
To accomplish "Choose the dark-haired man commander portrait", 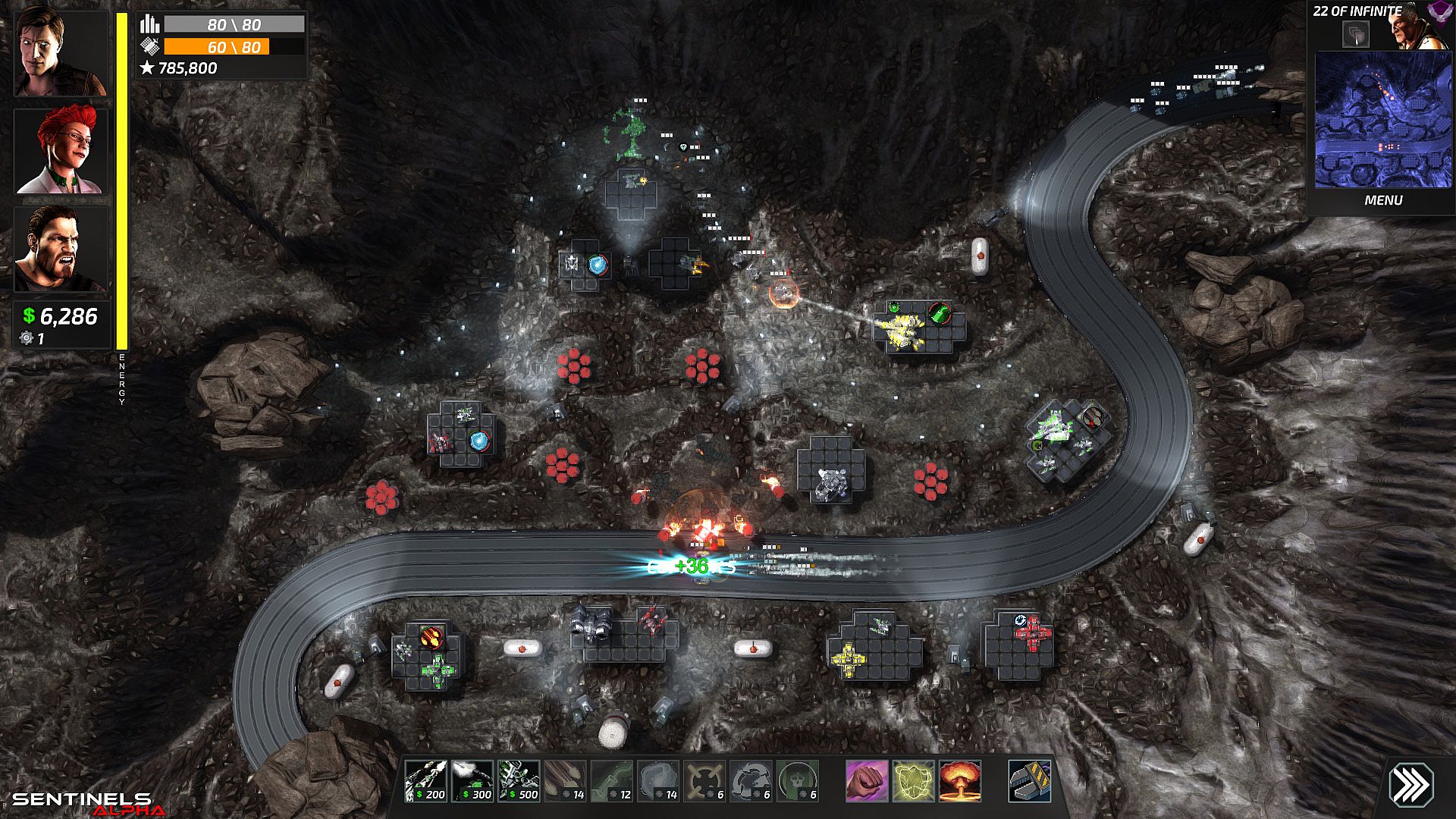I will point(61,52).
